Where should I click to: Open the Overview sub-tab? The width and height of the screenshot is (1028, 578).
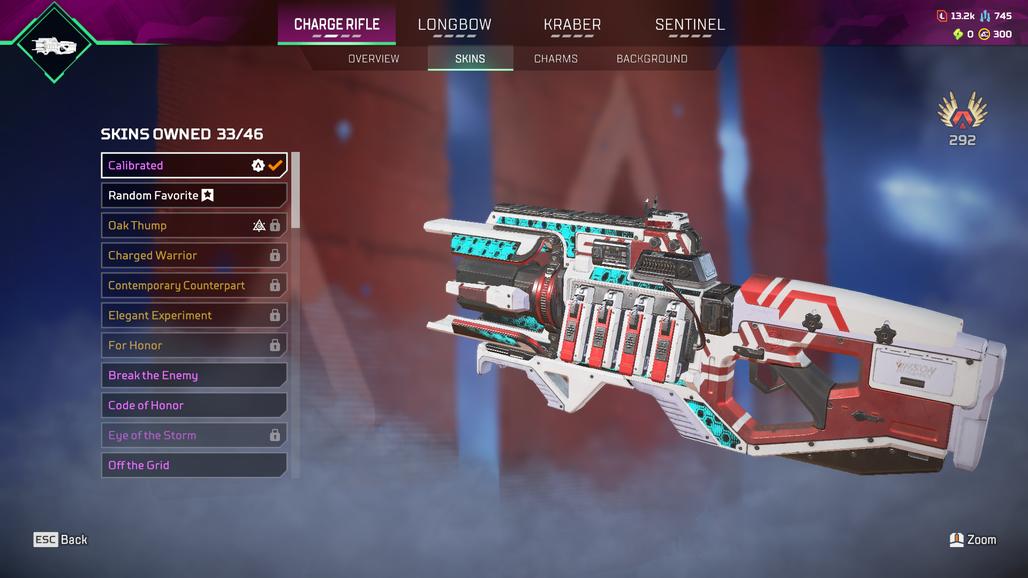[373, 59]
